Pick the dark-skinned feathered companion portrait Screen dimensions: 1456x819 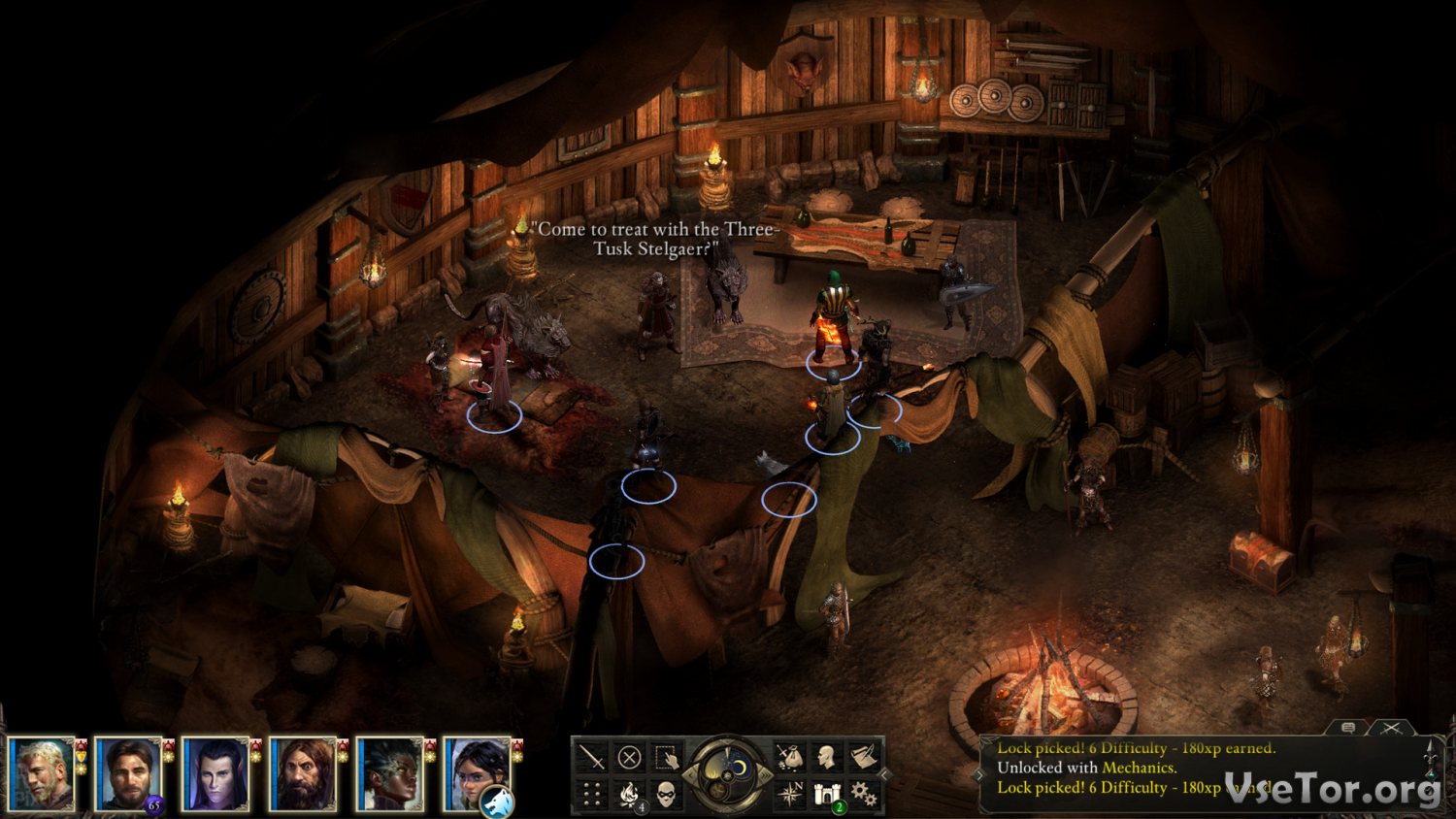[x=390, y=773]
